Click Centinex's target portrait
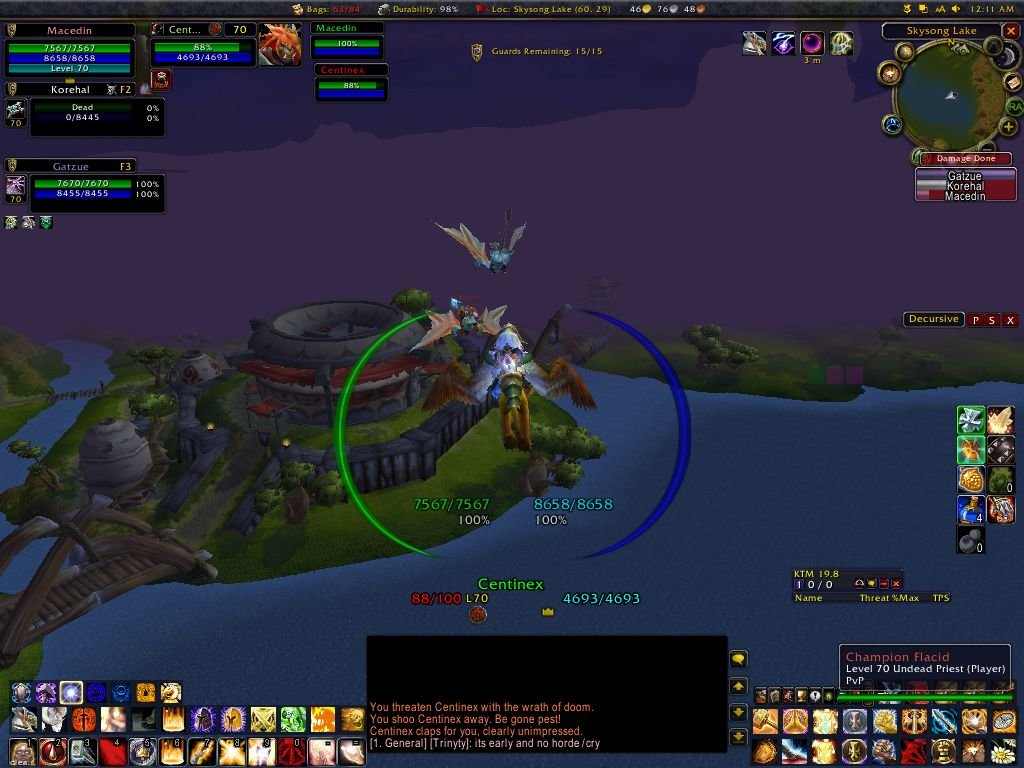This screenshot has width=1024, height=768. tap(279, 45)
